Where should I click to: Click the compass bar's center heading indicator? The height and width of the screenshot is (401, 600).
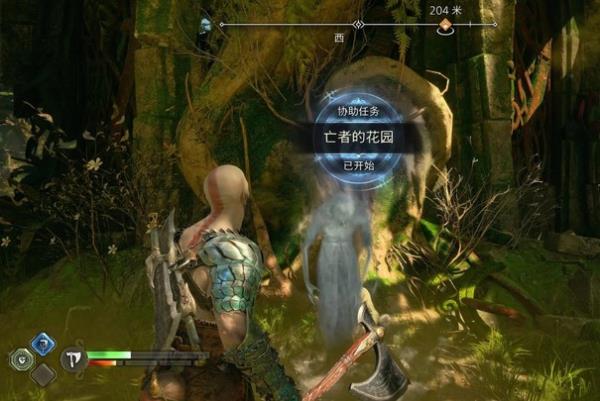click(x=358, y=24)
